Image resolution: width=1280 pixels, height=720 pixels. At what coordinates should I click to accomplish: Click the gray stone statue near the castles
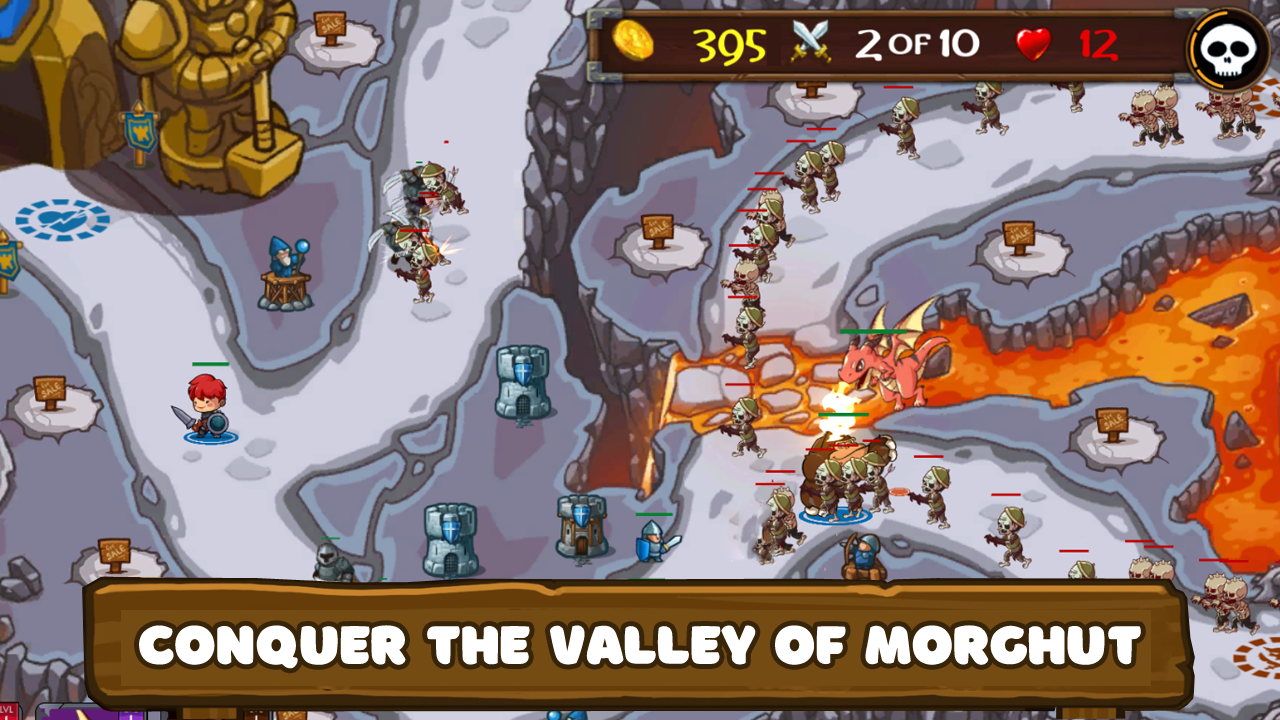[330, 560]
